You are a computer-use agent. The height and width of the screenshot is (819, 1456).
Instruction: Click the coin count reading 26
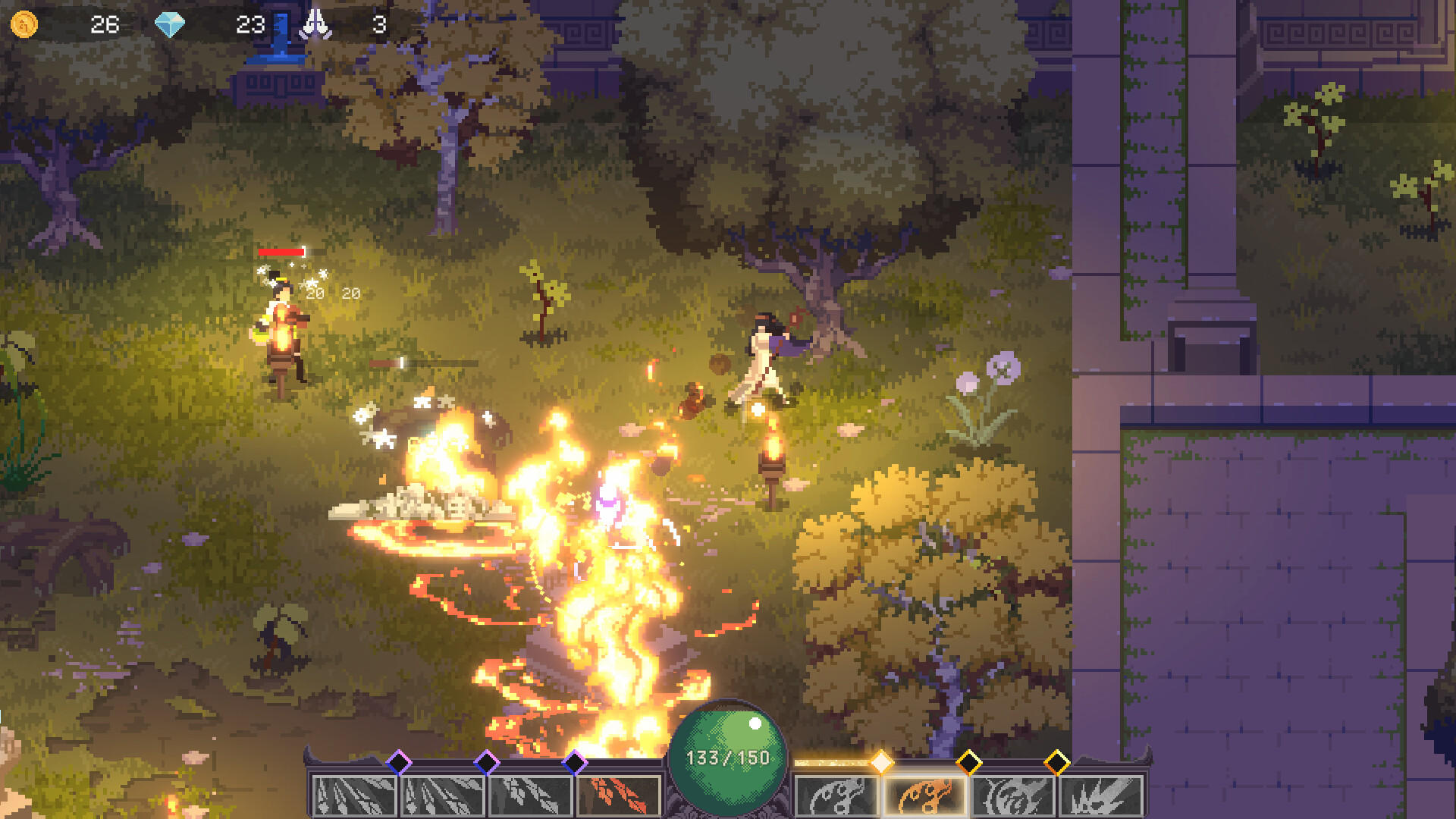(x=104, y=25)
